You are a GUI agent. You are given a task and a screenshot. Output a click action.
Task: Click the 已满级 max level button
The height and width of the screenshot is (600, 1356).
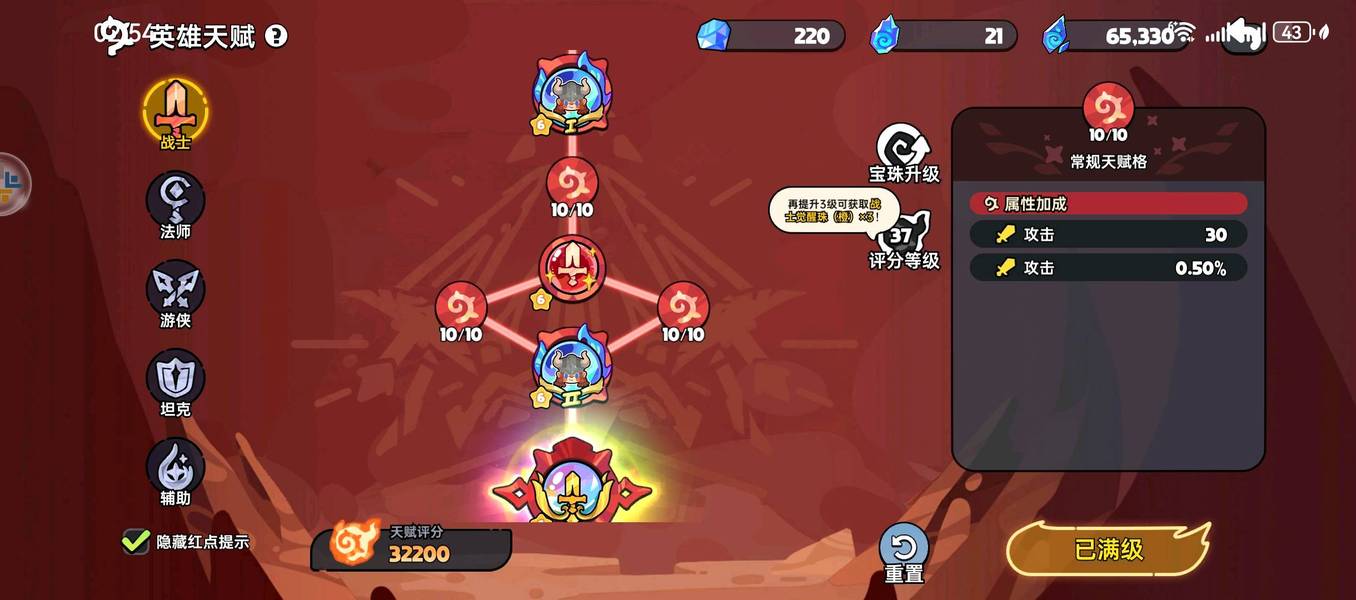(1108, 549)
